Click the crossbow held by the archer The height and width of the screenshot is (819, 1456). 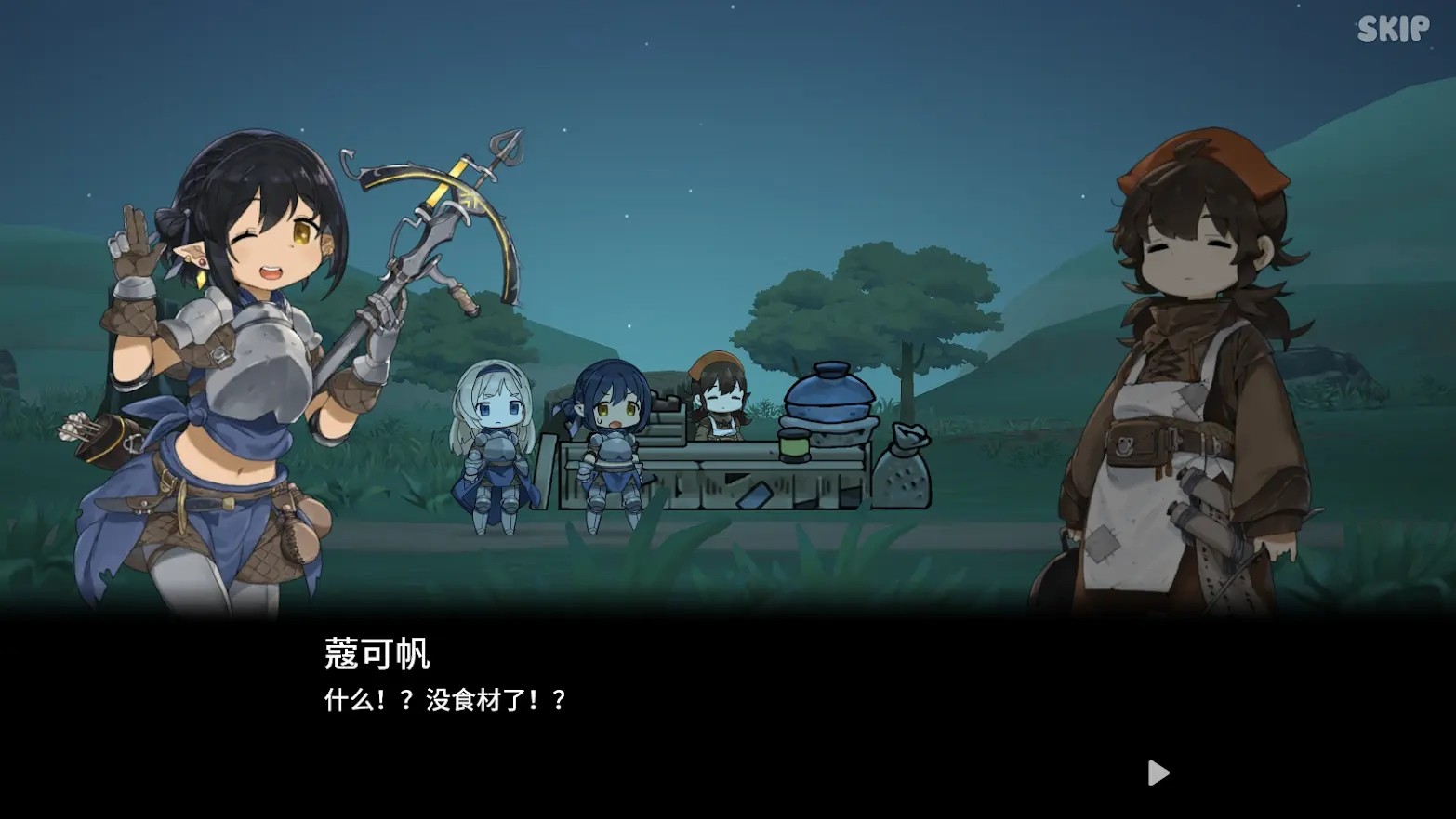pos(437,214)
